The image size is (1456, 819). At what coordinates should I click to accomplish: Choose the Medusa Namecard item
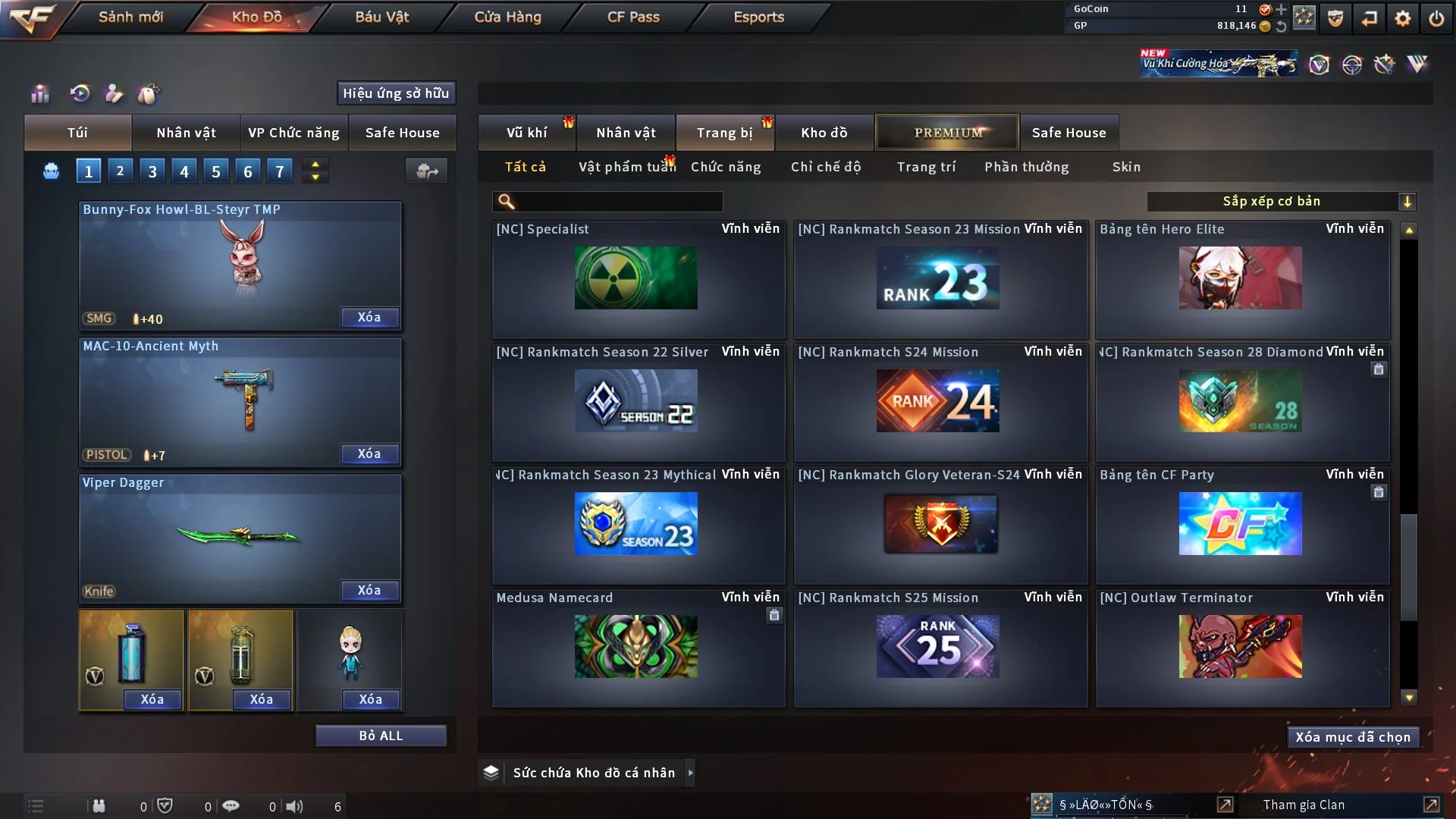[635, 646]
